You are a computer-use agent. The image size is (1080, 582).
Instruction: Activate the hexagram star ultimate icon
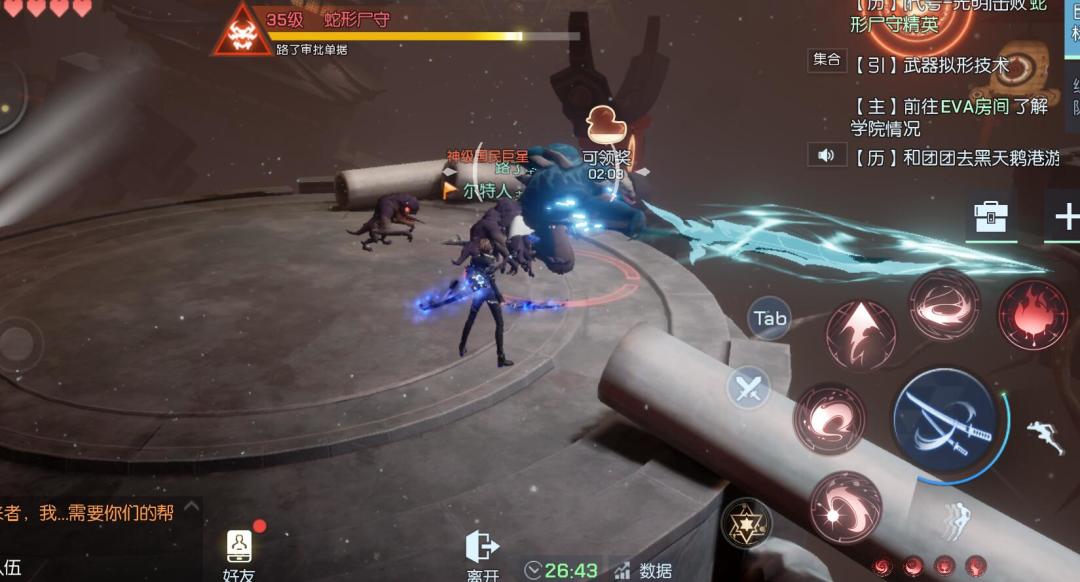(x=746, y=522)
